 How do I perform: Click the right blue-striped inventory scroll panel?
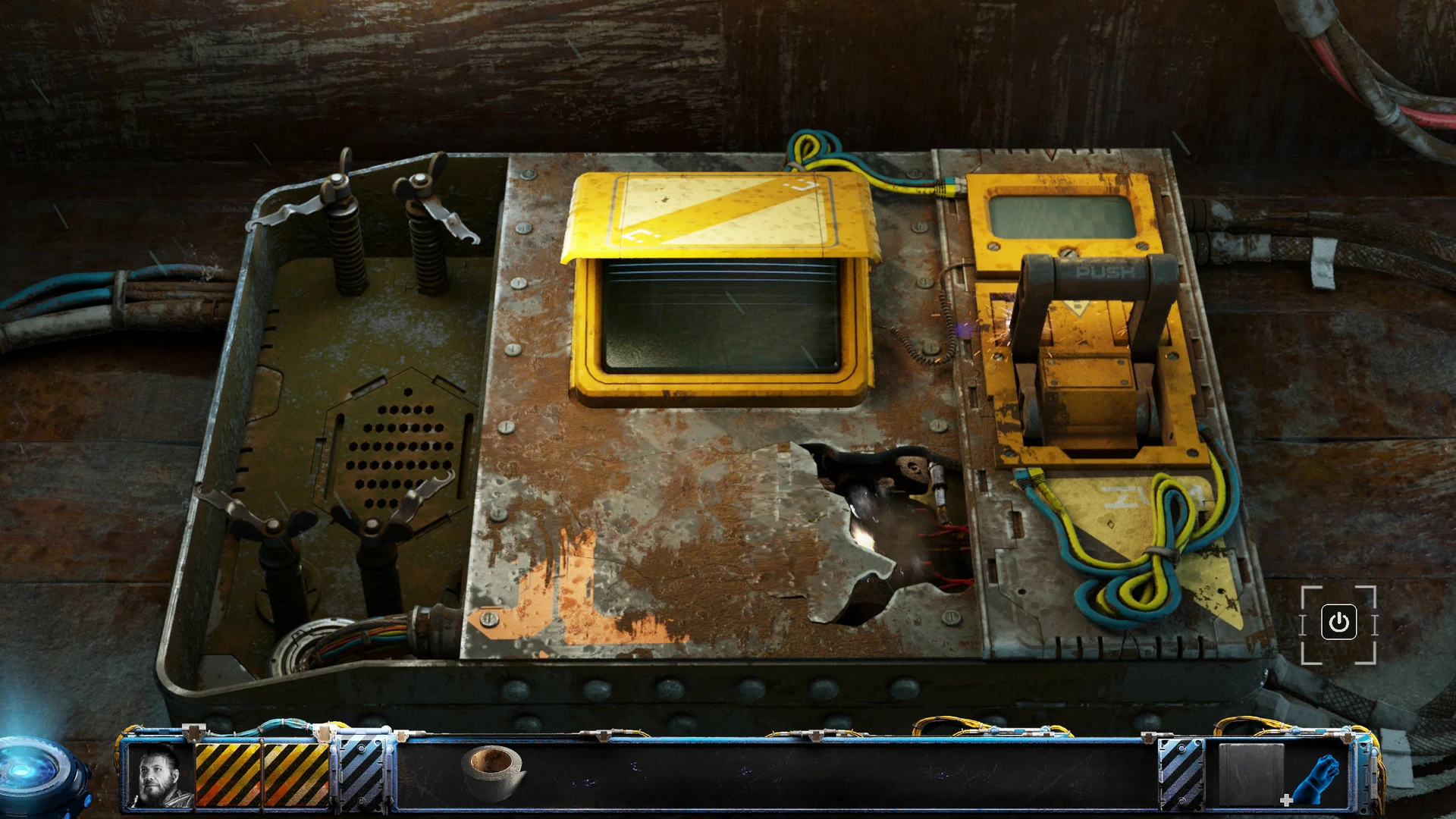(x=1181, y=773)
